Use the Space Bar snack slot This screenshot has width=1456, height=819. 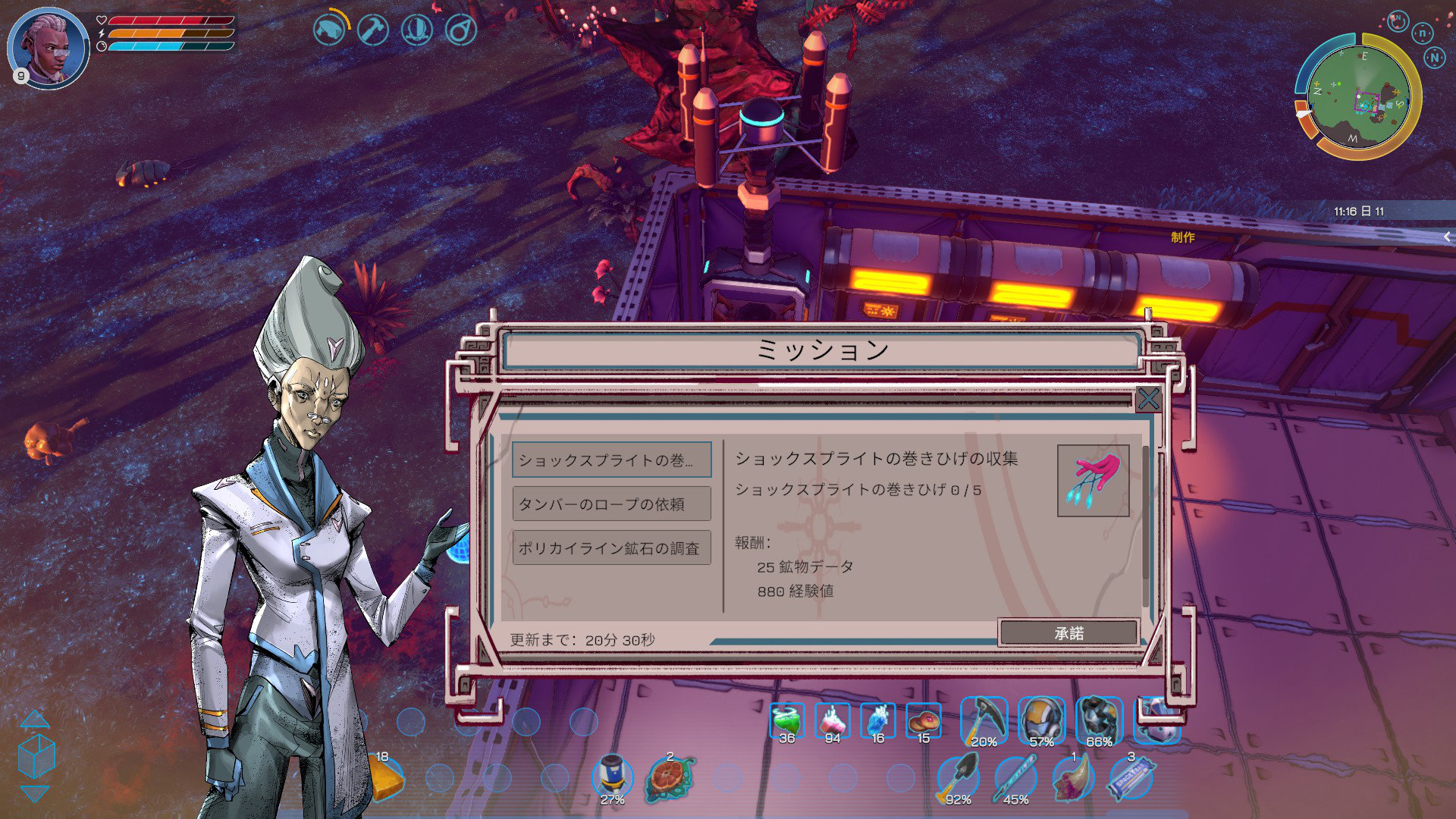coord(1131,778)
